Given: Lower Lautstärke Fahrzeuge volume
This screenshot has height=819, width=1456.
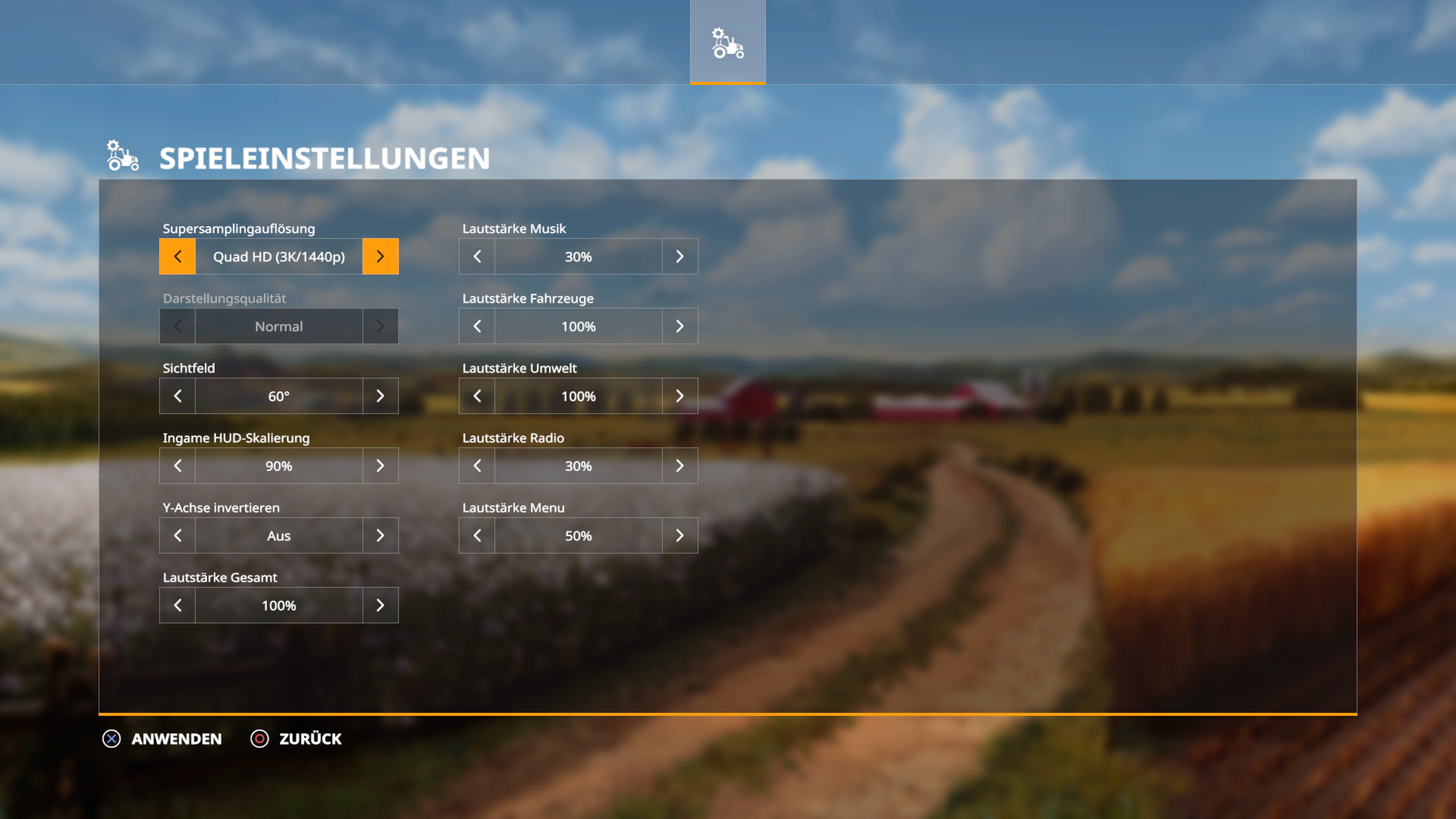Looking at the screenshot, I should [477, 326].
